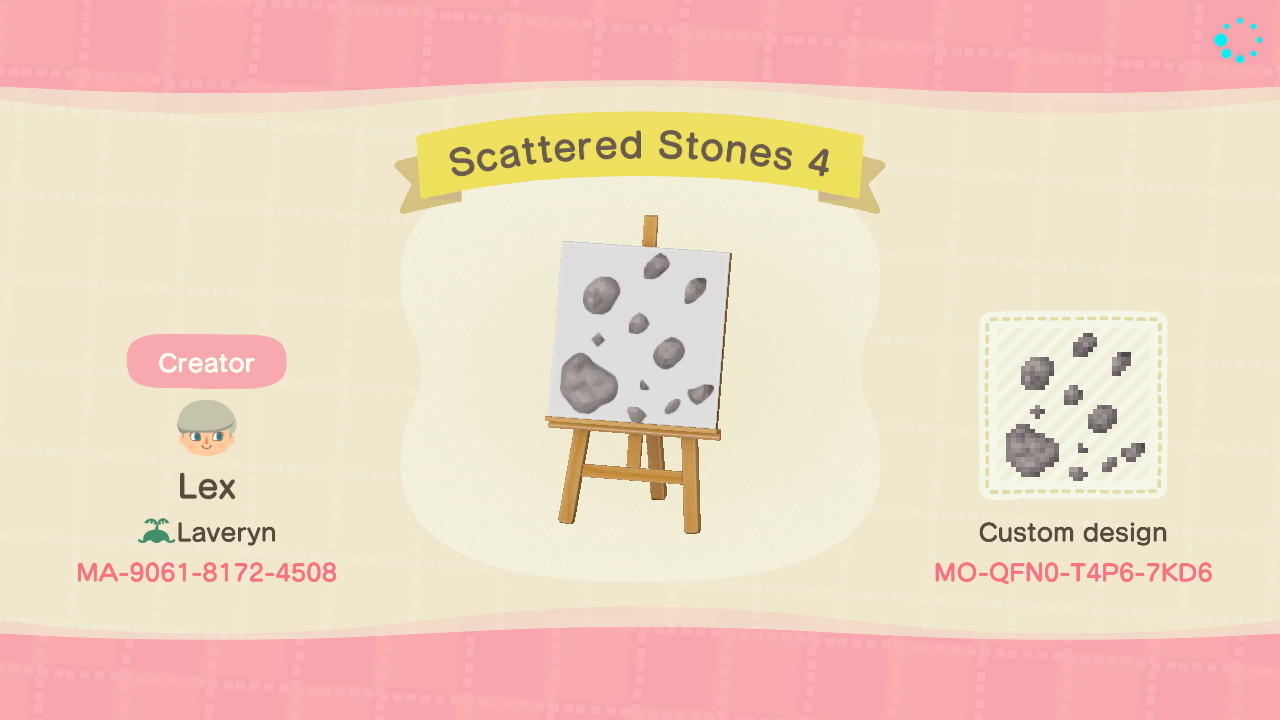Screen dimensions: 1280x720
Task: Click the creator name Lex
Action: (x=206, y=487)
